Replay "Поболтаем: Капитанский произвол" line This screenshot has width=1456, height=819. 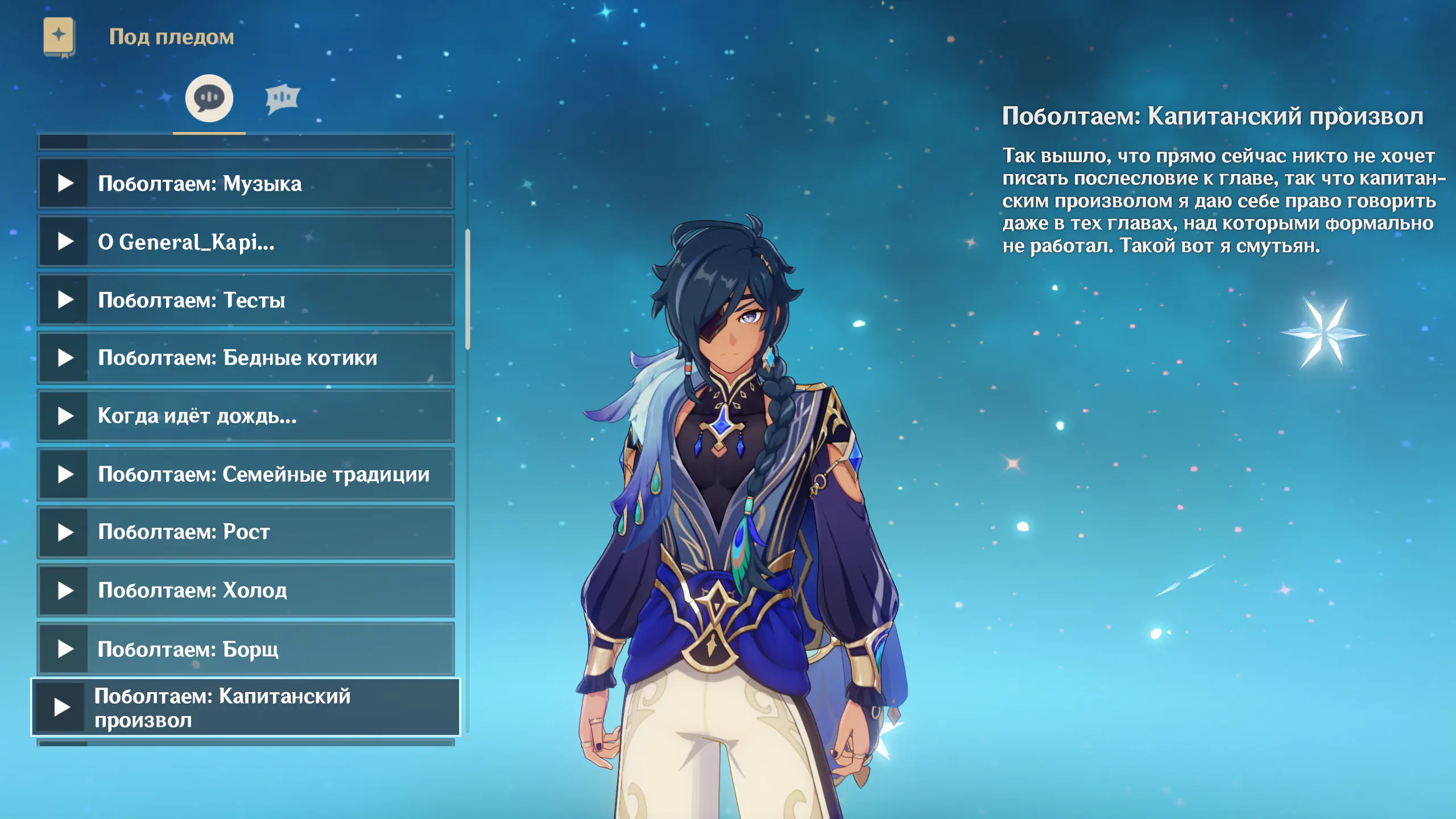[62, 707]
